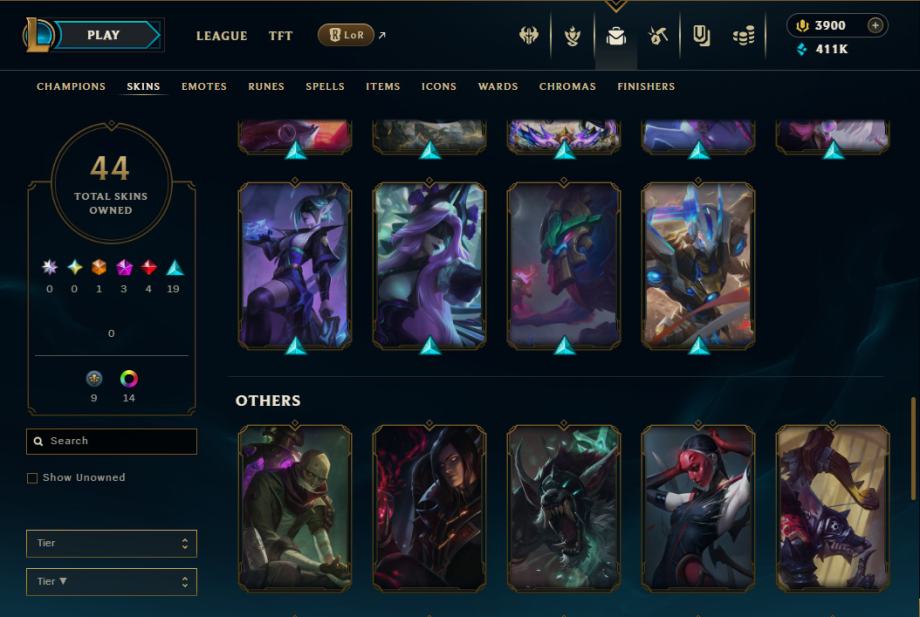This screenshot has height=617, width=920.
Task: Click the PLAY button
Action: point(104,35)
